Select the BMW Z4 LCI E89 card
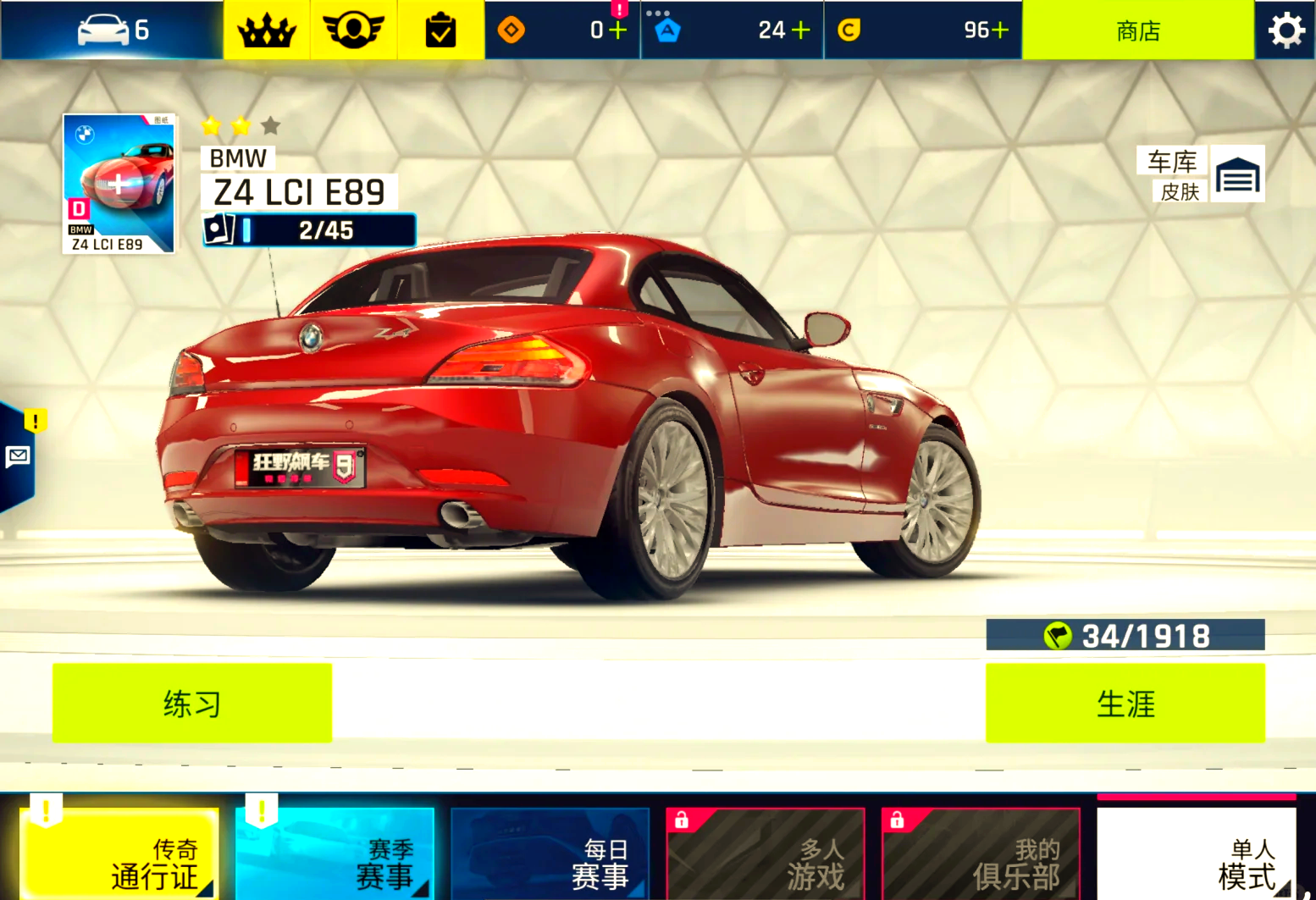The width and height of the screenshot is (1316, 900). [119, 184]
